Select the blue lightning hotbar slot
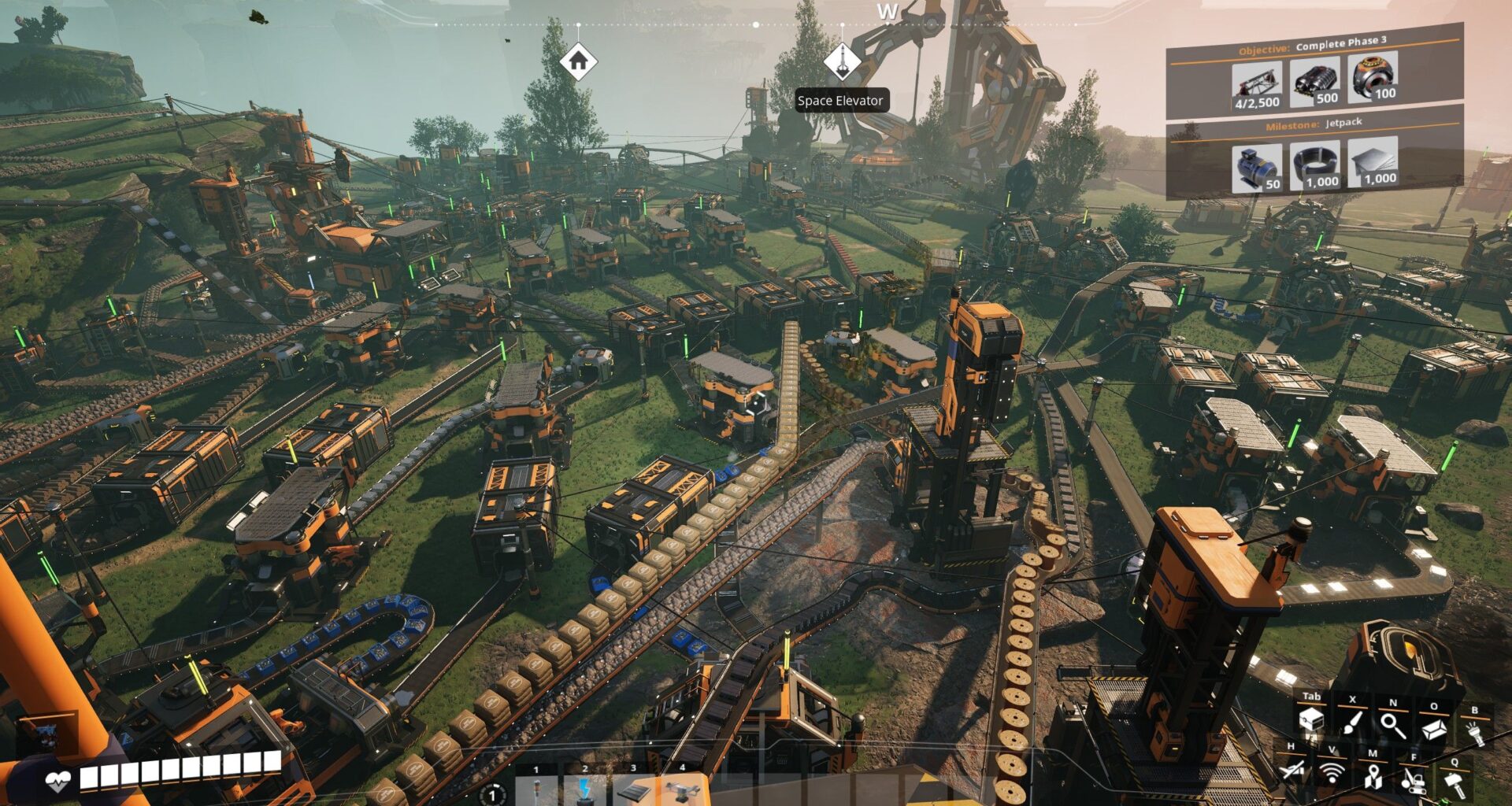The image size is (1512, 806). tap(585, 790)
